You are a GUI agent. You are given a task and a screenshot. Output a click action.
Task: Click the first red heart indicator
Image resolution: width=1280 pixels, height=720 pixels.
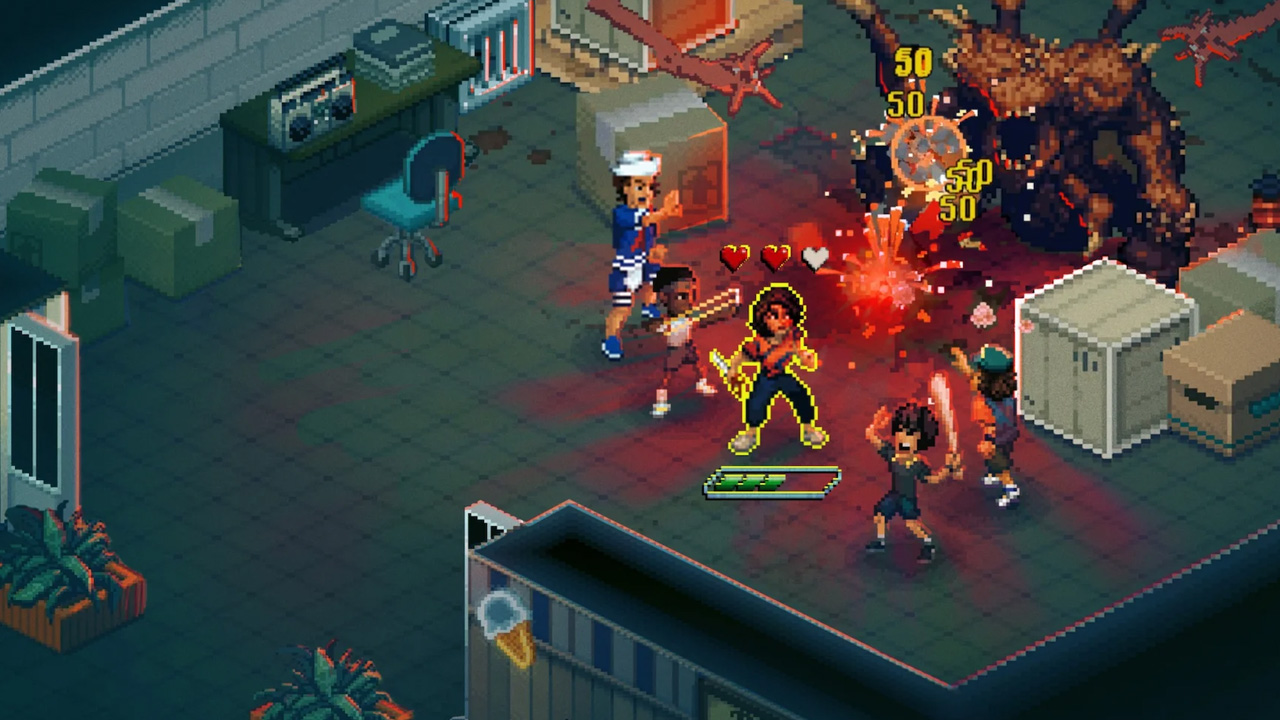737,258
